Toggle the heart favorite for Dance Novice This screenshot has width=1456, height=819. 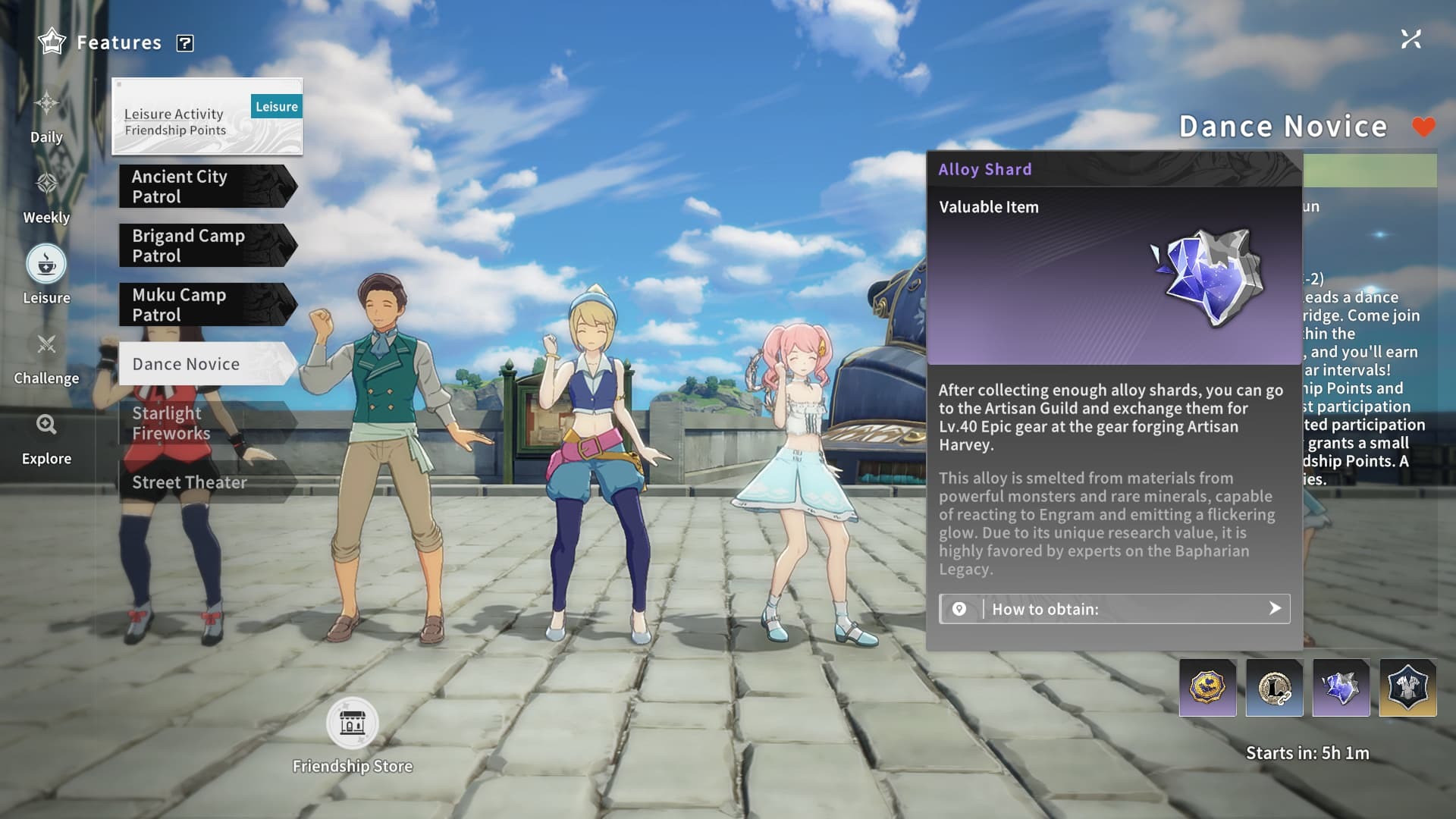(x=1423, y=127)
